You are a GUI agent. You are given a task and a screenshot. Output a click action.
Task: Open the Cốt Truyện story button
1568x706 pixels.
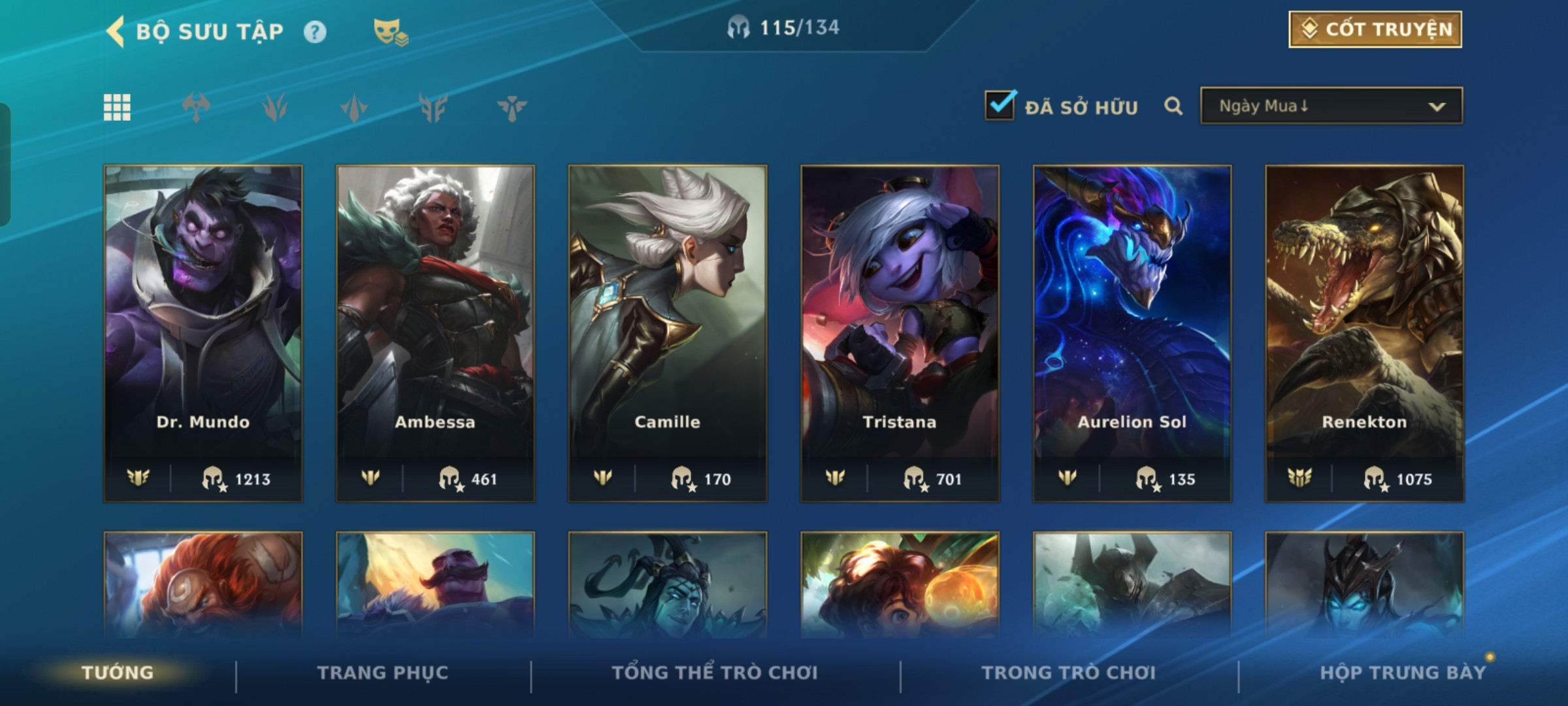[x=1375, y=29]
